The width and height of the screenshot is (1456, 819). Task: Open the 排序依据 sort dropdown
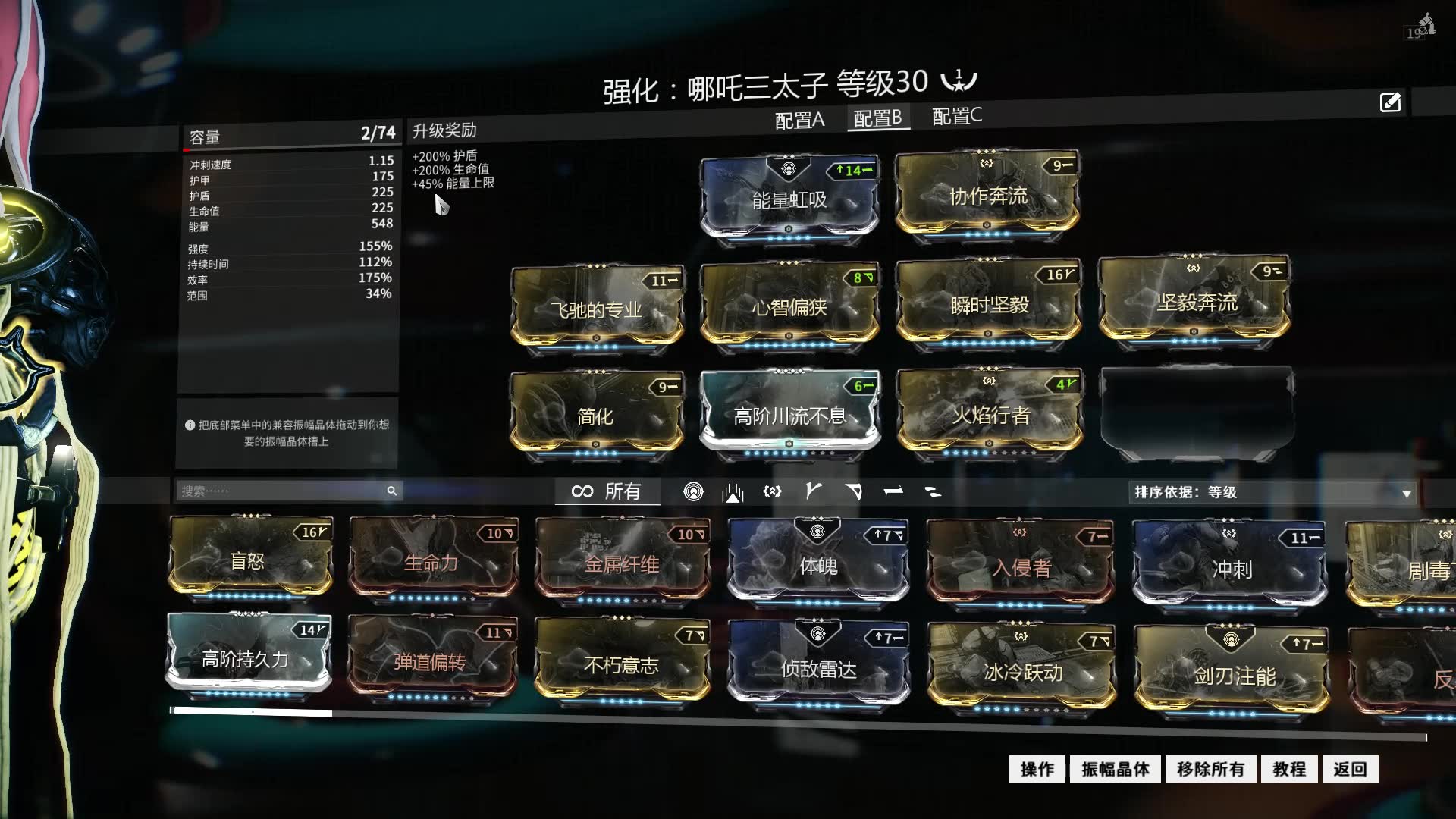(1274, 491)
